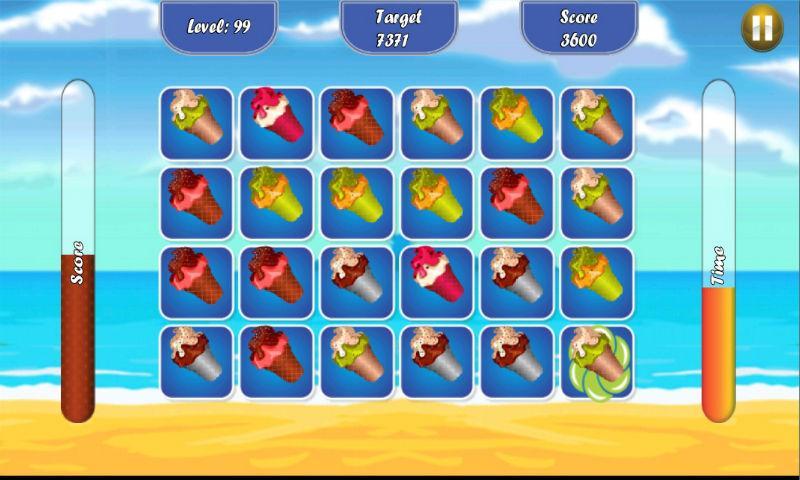
Task: Select the ice cream tile with green swirl highlight
Action: tap(596, 362)
